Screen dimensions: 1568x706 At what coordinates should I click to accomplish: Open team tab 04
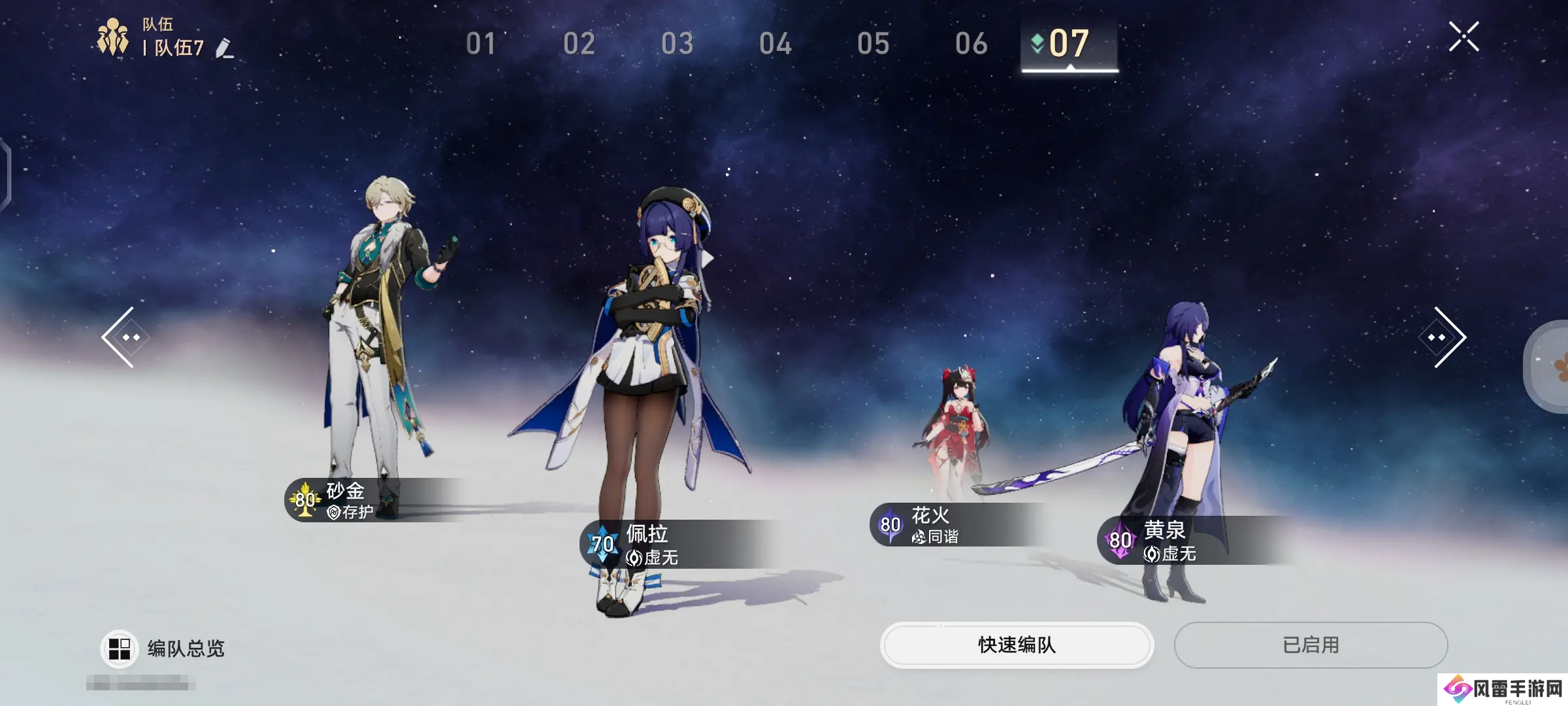[x=775, y=44]
